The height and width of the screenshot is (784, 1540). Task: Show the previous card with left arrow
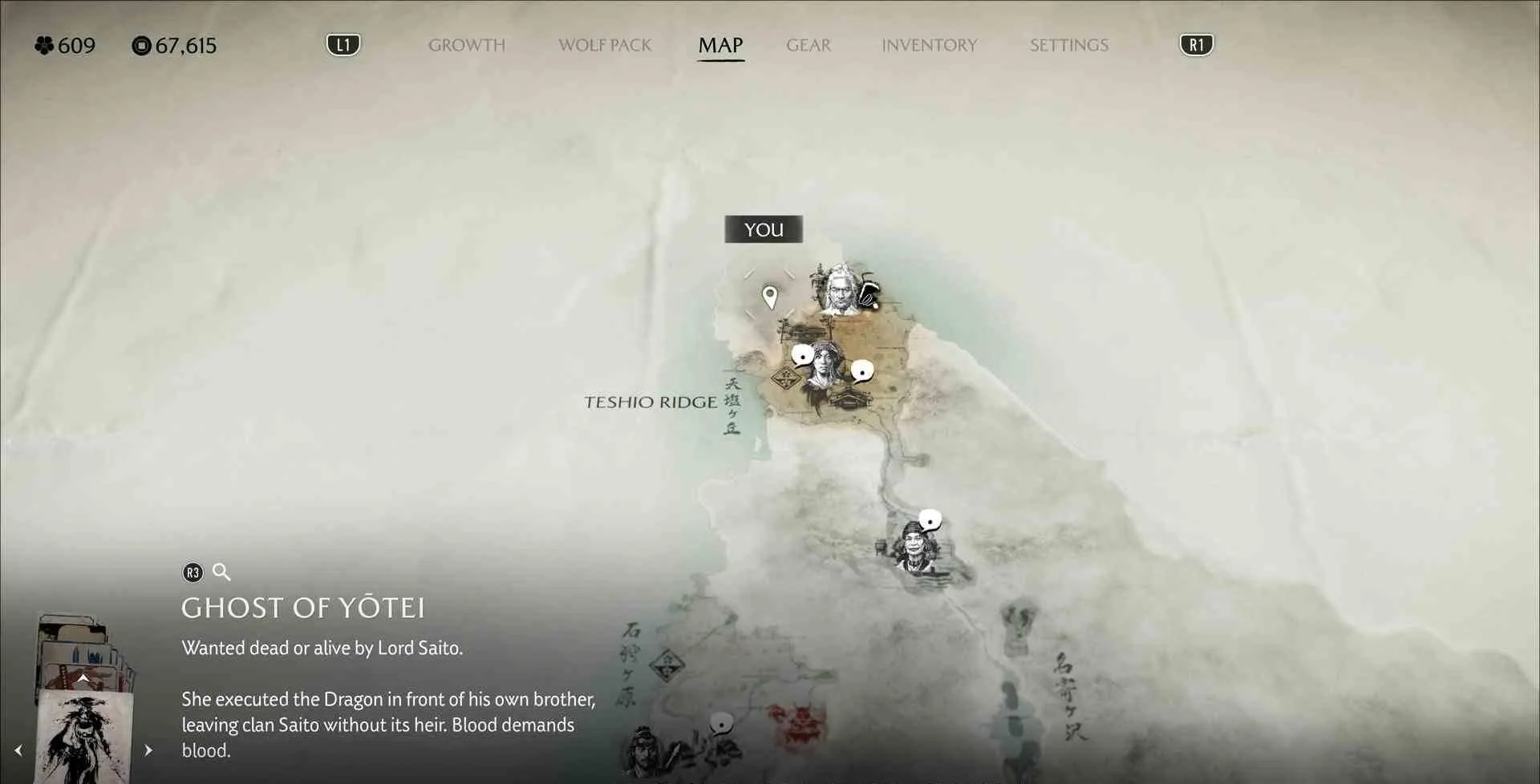tap(18, 750)
